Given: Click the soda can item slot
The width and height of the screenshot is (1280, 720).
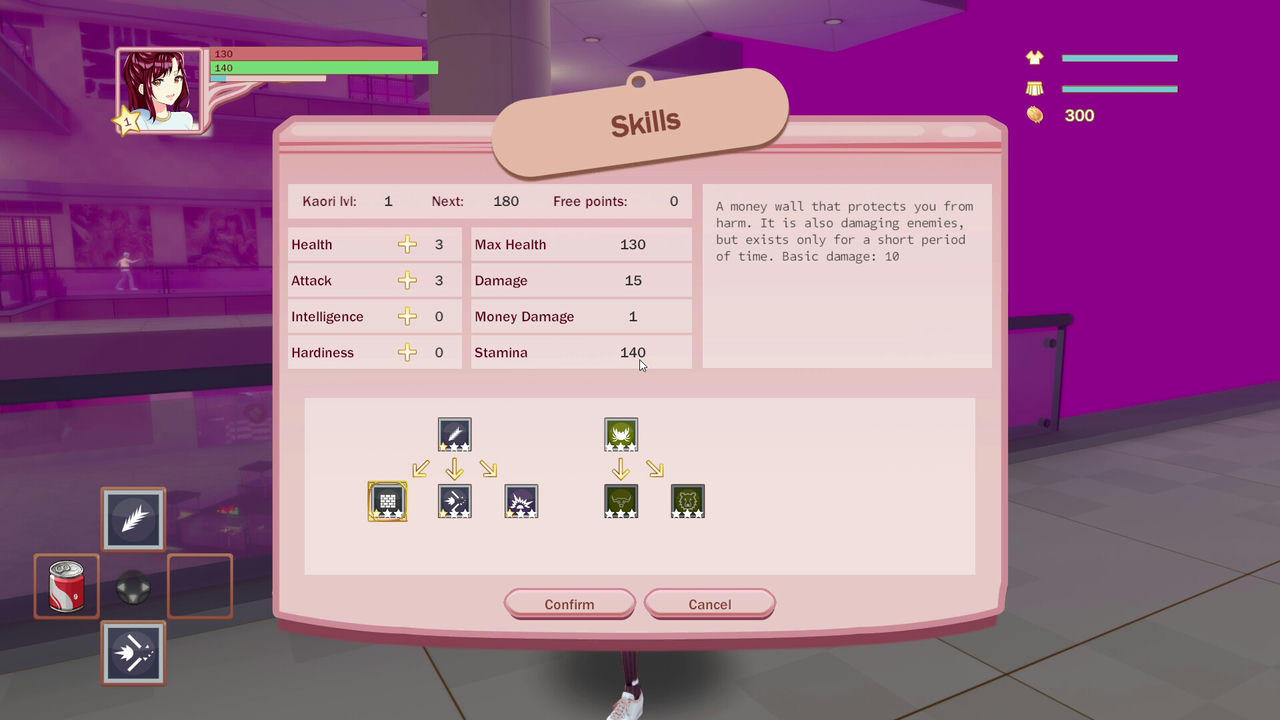Looking at the screenshot, I should [x=66, y=586].
